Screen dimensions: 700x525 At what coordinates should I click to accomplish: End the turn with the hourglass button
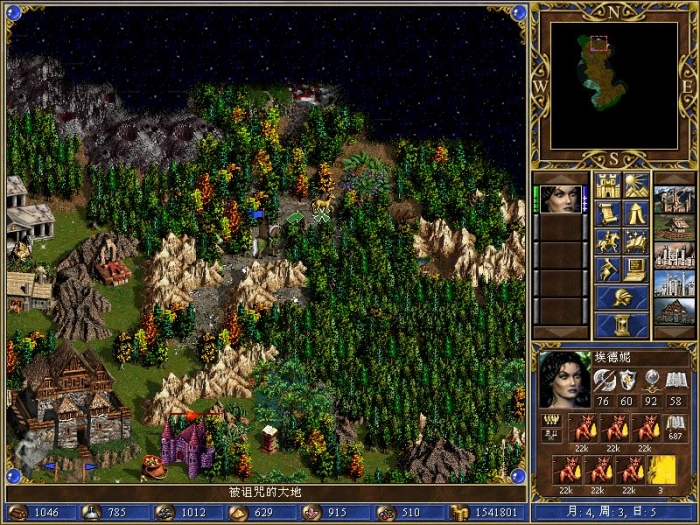point(621,326)
